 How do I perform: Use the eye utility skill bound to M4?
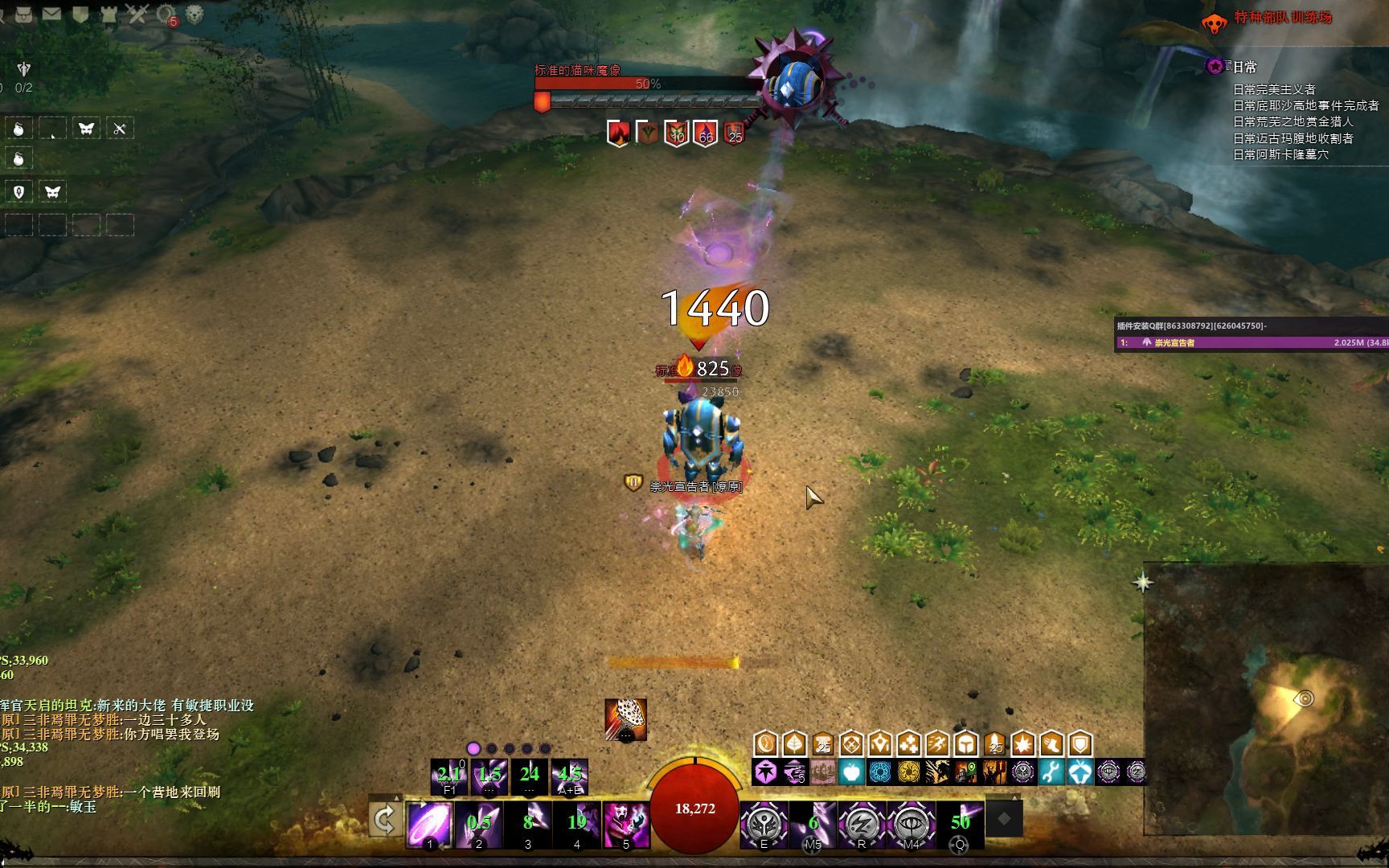click(911, 824)
